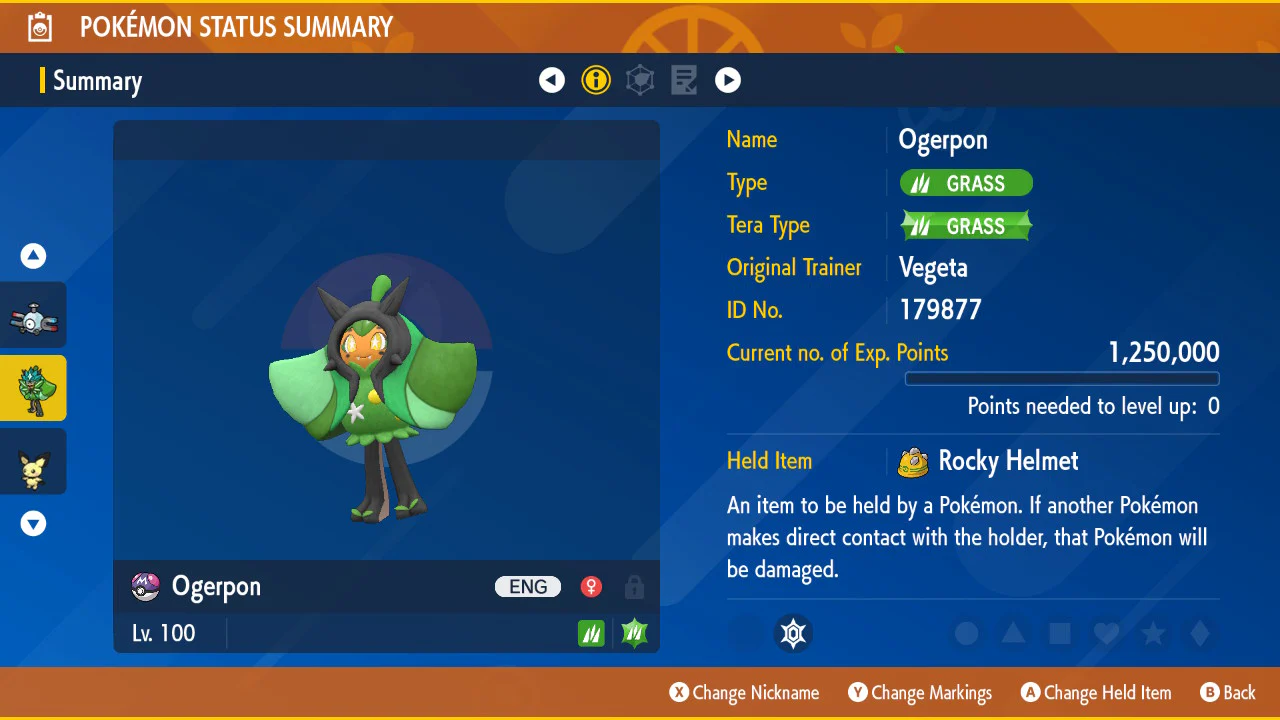Screen dimensions: 1280x720
Task: Open the trainer memo notes tab
Action: point(684,80)
